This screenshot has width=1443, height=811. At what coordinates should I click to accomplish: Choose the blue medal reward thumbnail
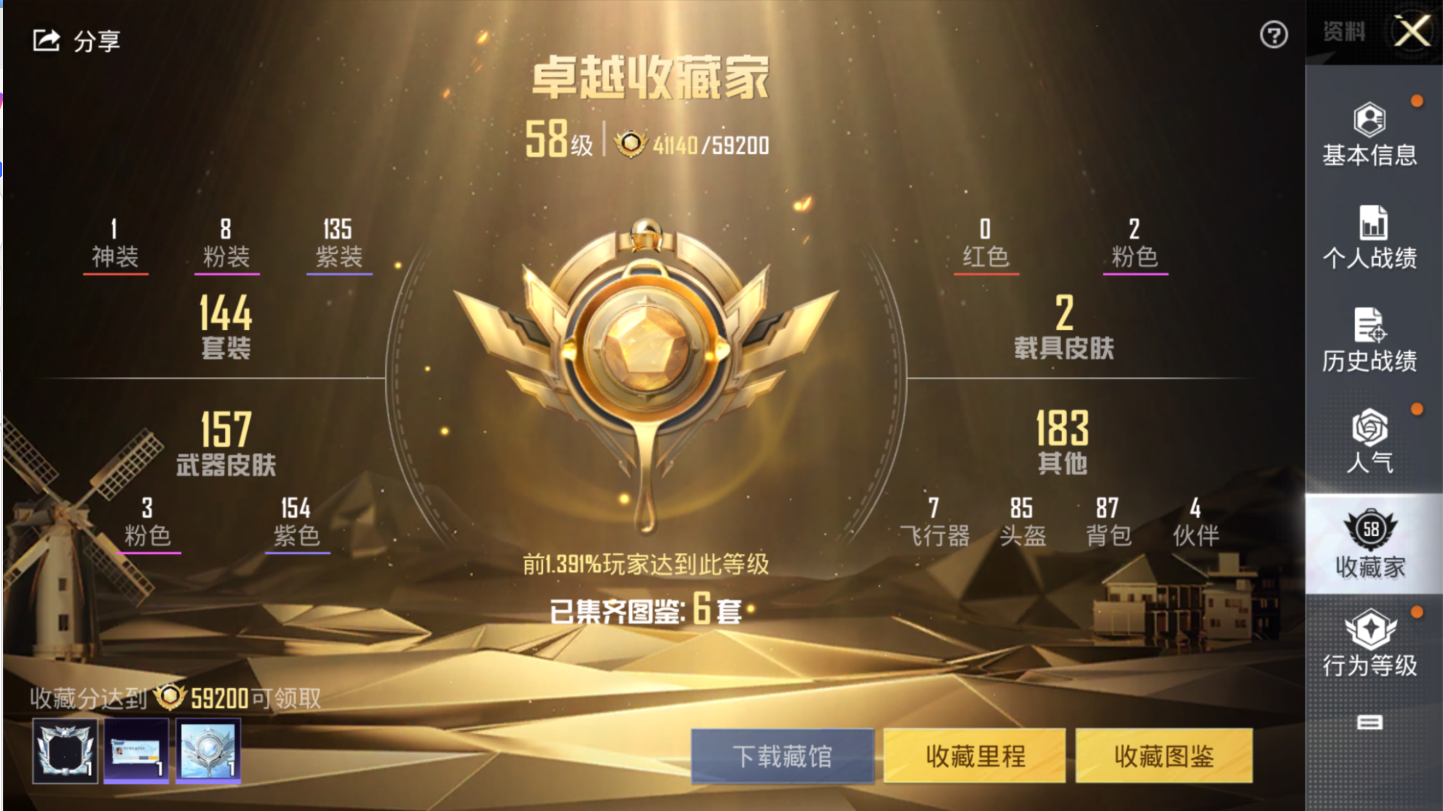click(208, 750)
